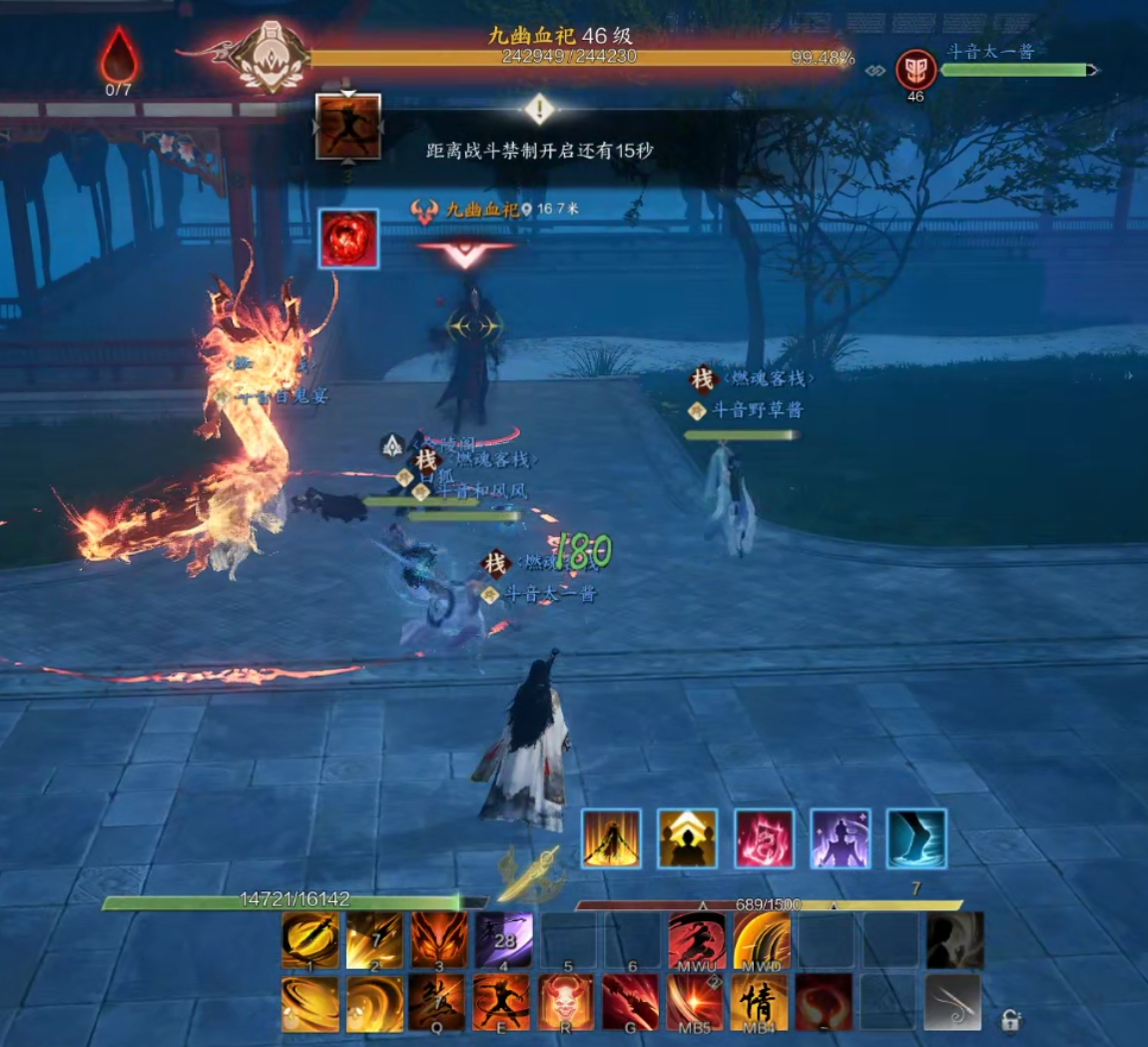This screenshot has width=1148, height=1047.
Task: Select the red blood orb buff icon
Action: point(348,239)
